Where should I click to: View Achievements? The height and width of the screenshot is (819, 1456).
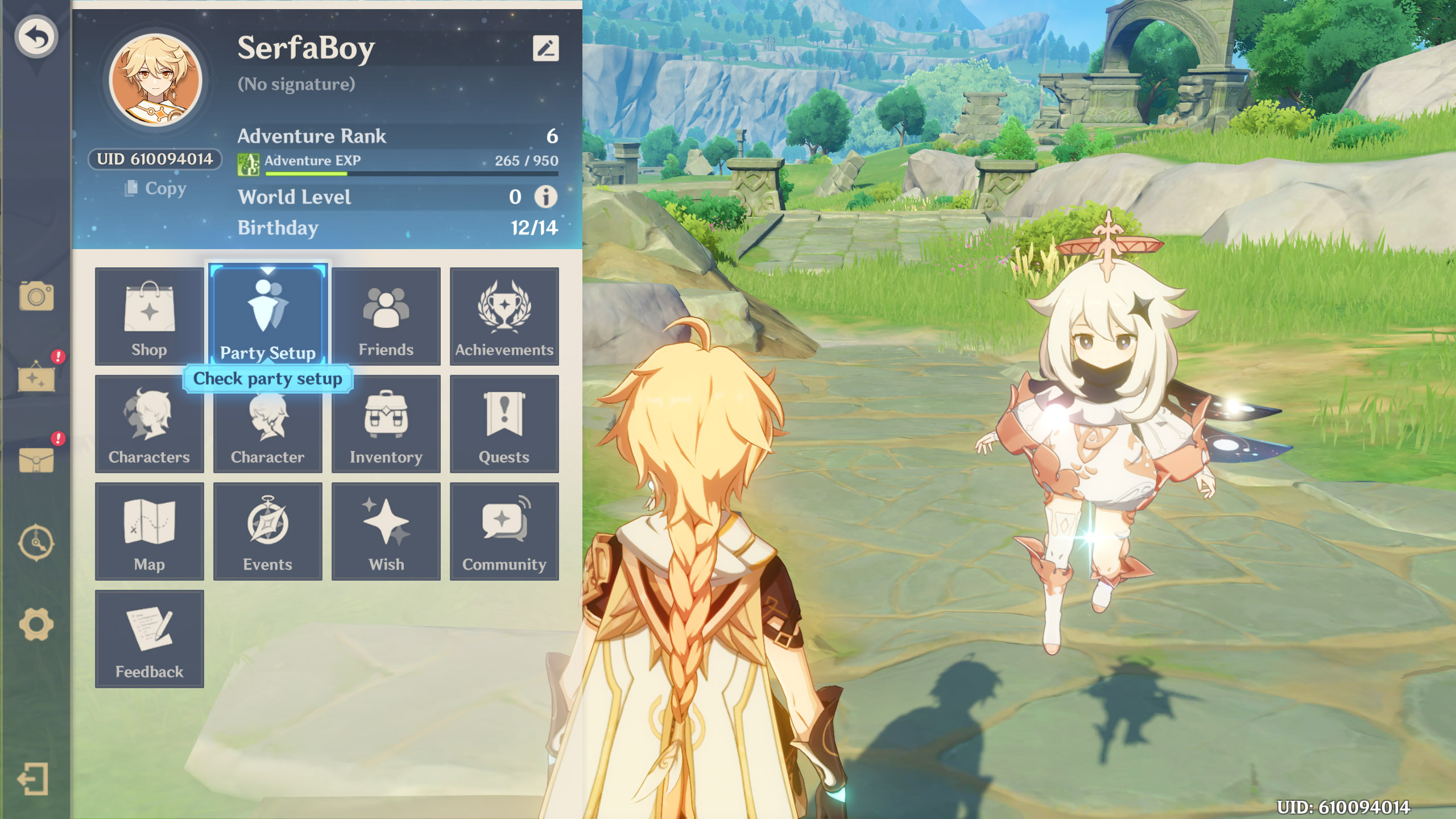click(504, 316)
